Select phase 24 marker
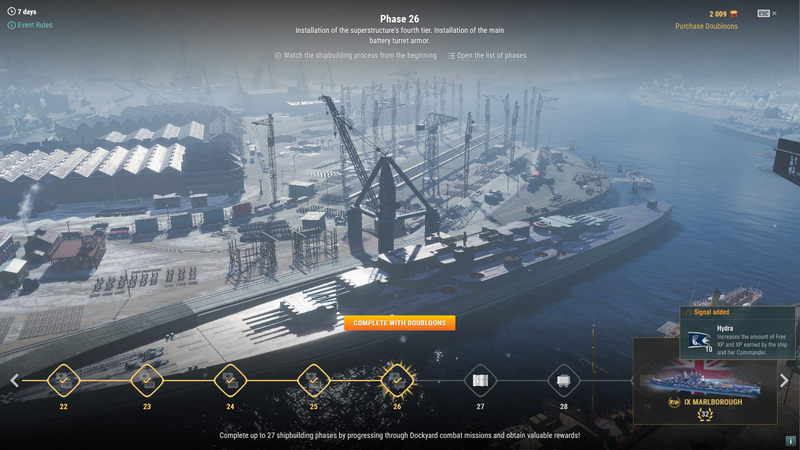 click(230, 380)
